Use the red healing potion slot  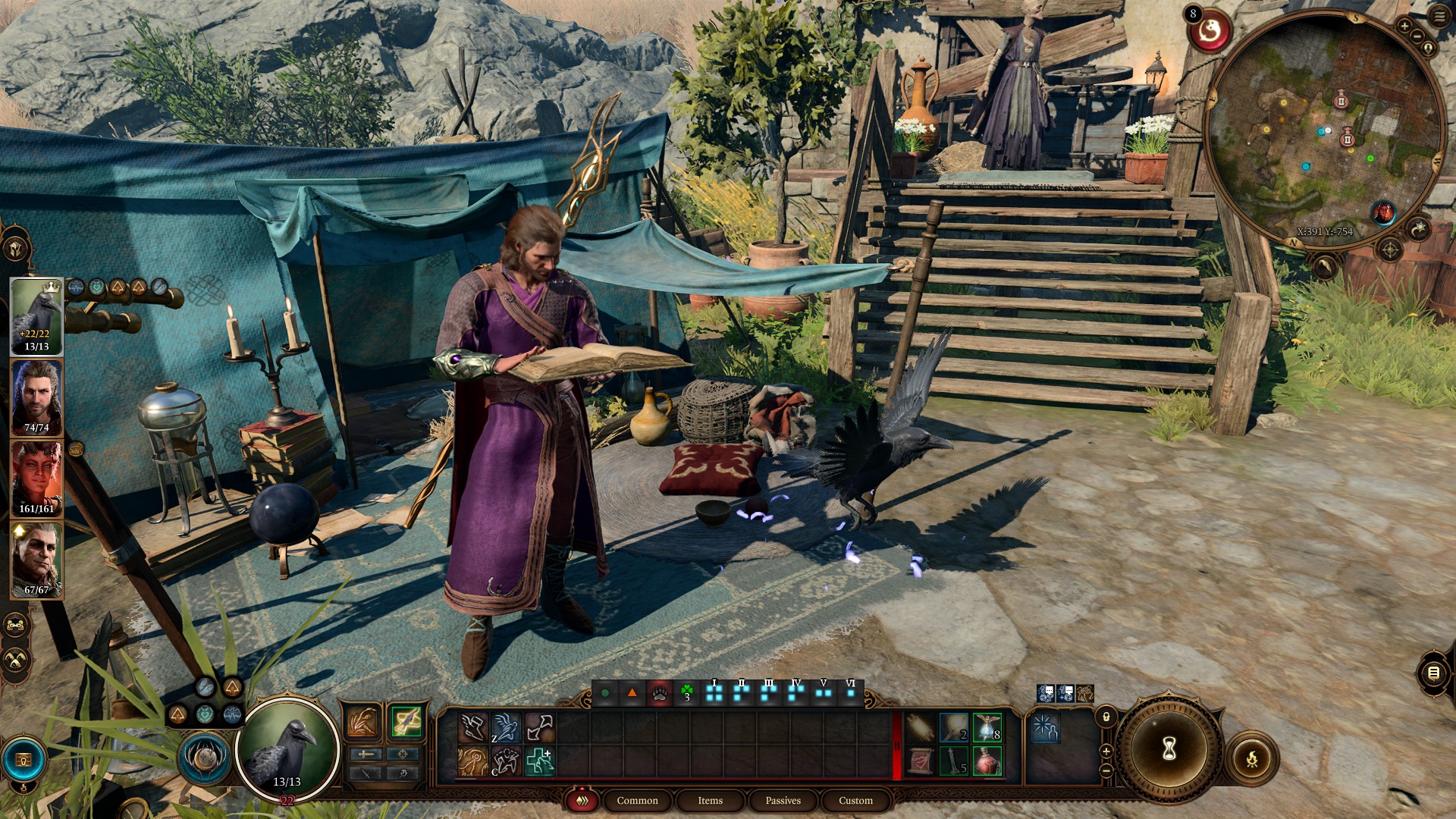[987, 761]
